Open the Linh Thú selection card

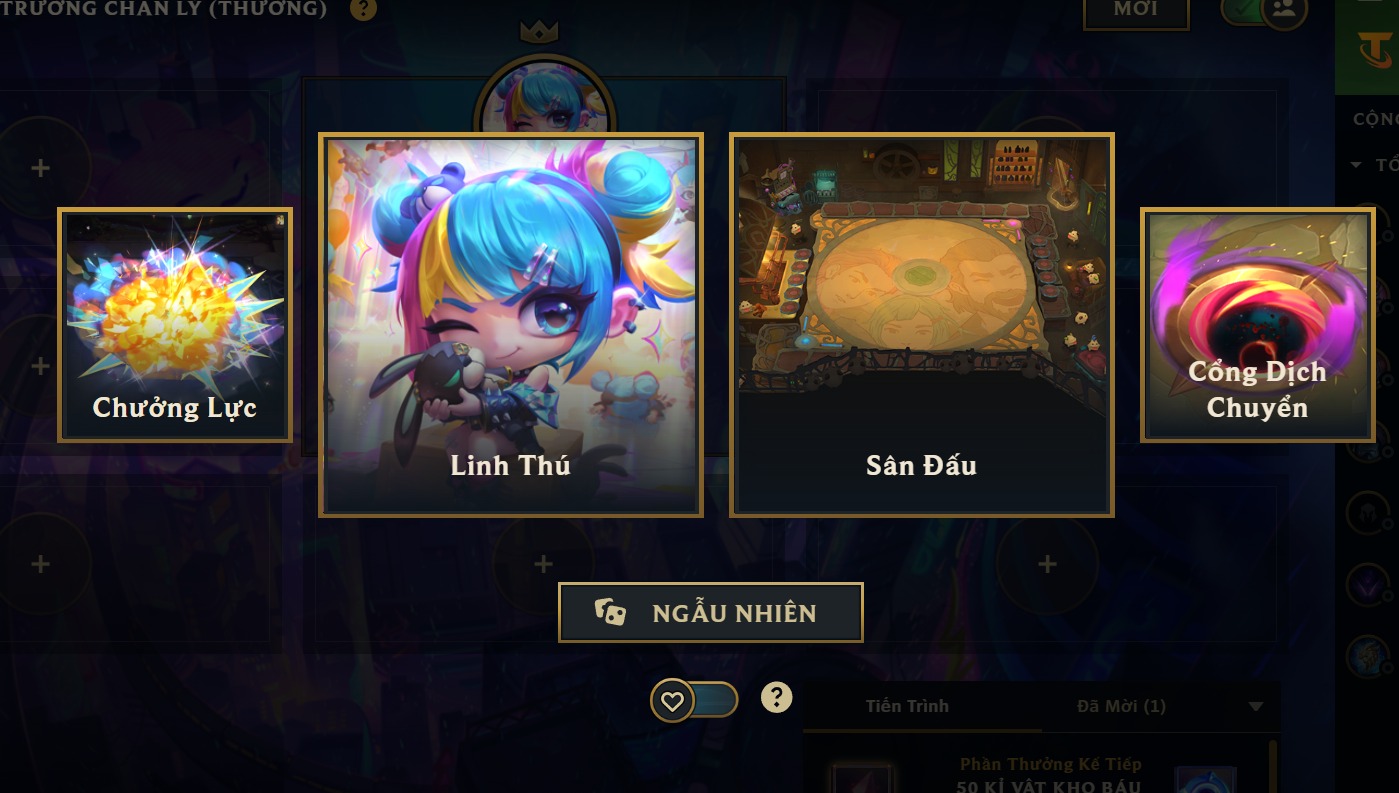(510, 325)
